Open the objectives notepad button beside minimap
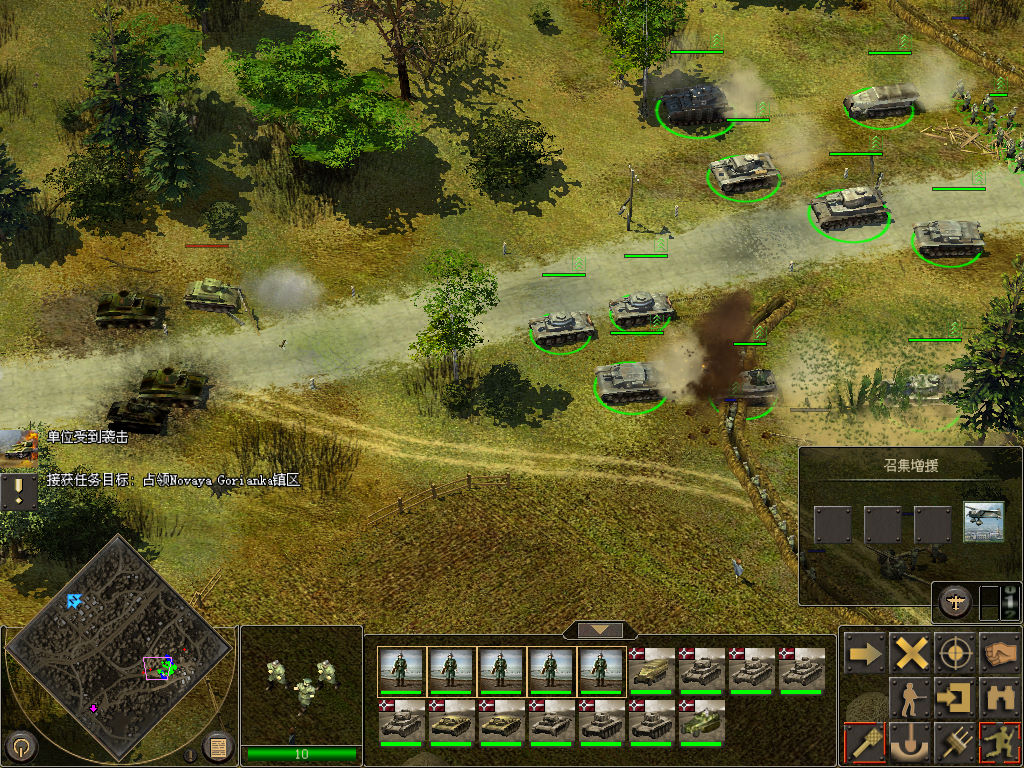1024x768 pixels. click(217, 746)
